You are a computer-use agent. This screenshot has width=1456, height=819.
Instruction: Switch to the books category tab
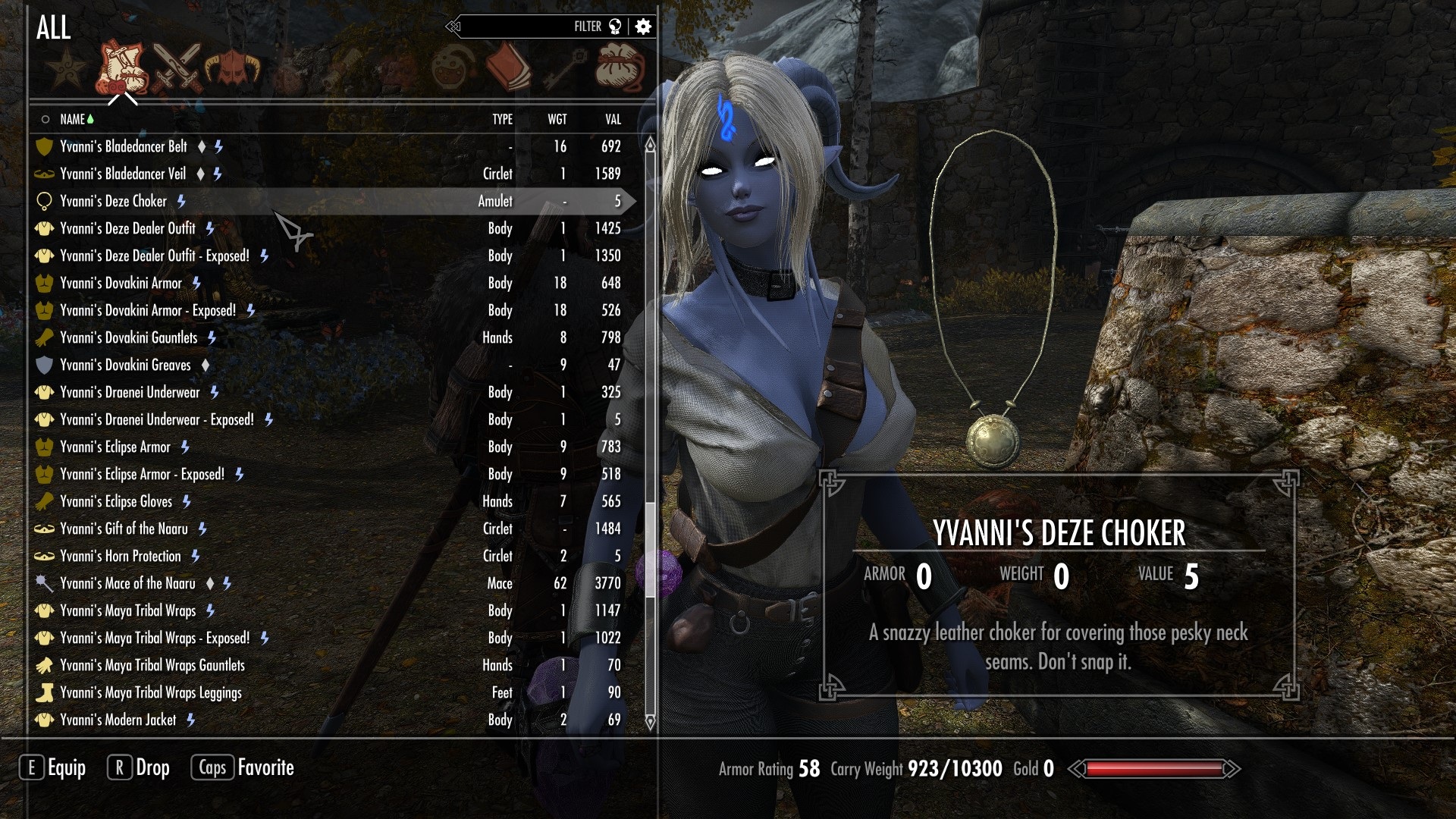(x=508, y=67)
